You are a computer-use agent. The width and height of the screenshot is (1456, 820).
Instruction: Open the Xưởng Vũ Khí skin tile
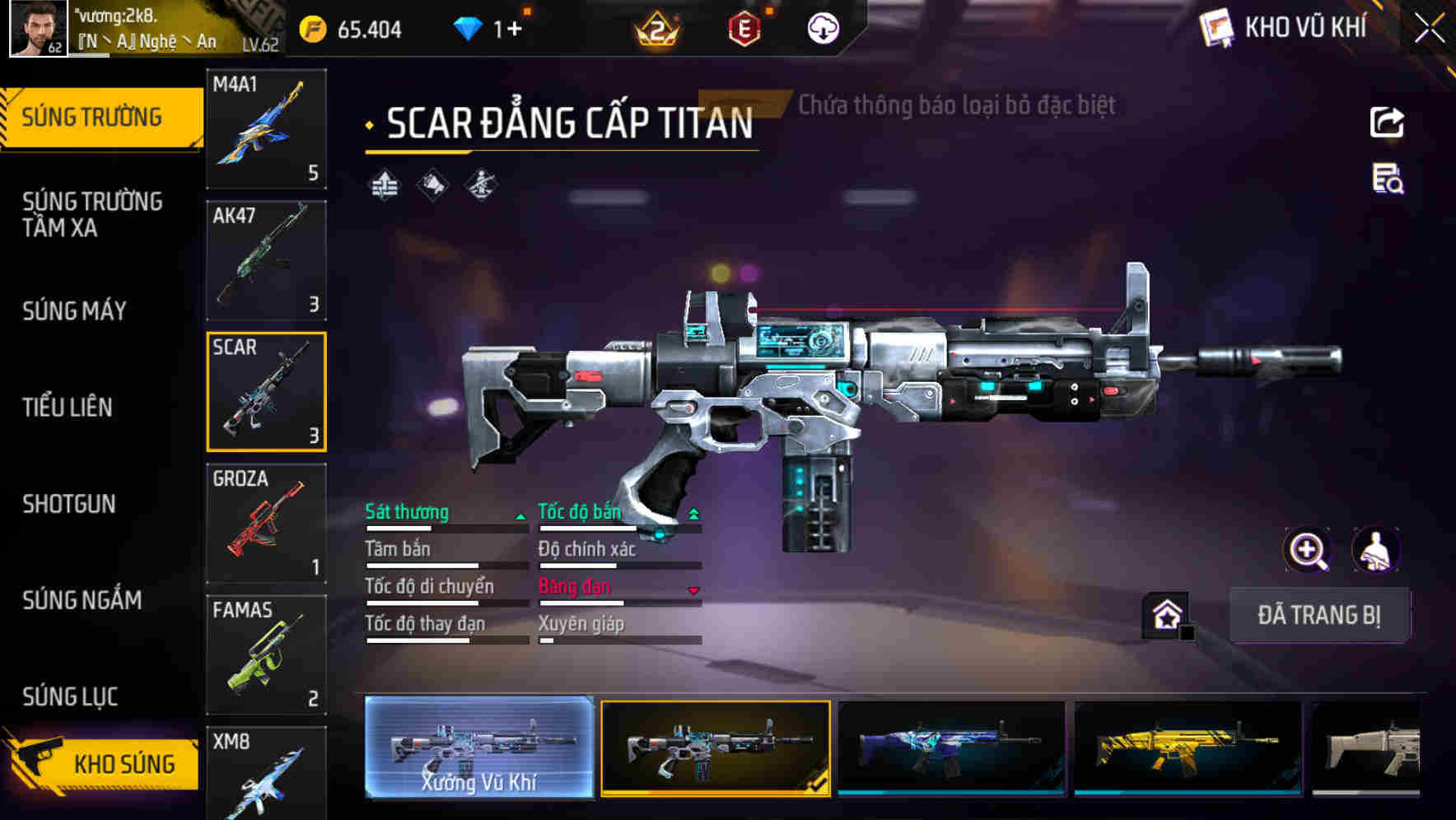click(x=478, y=748)
